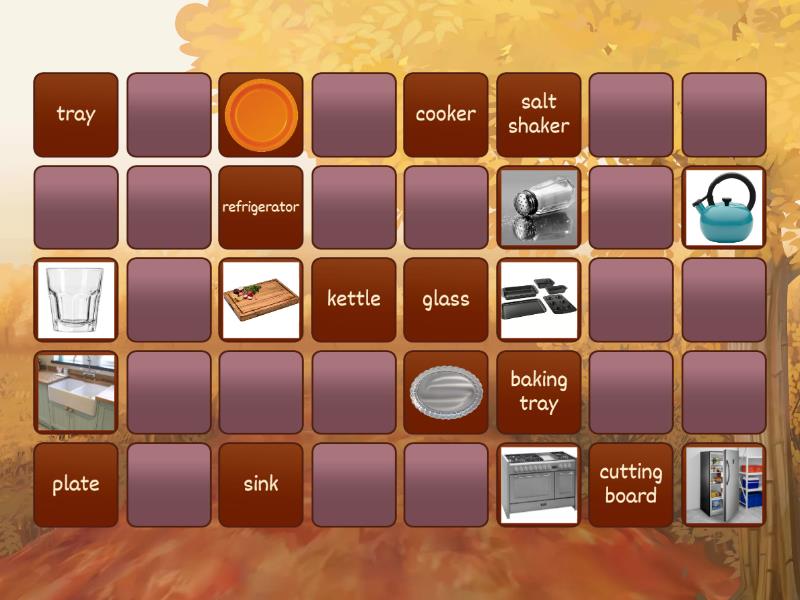This screenshot has height=600, width=800.
Task: Pick the salt shaker photo card
Action: coord(539,207)
